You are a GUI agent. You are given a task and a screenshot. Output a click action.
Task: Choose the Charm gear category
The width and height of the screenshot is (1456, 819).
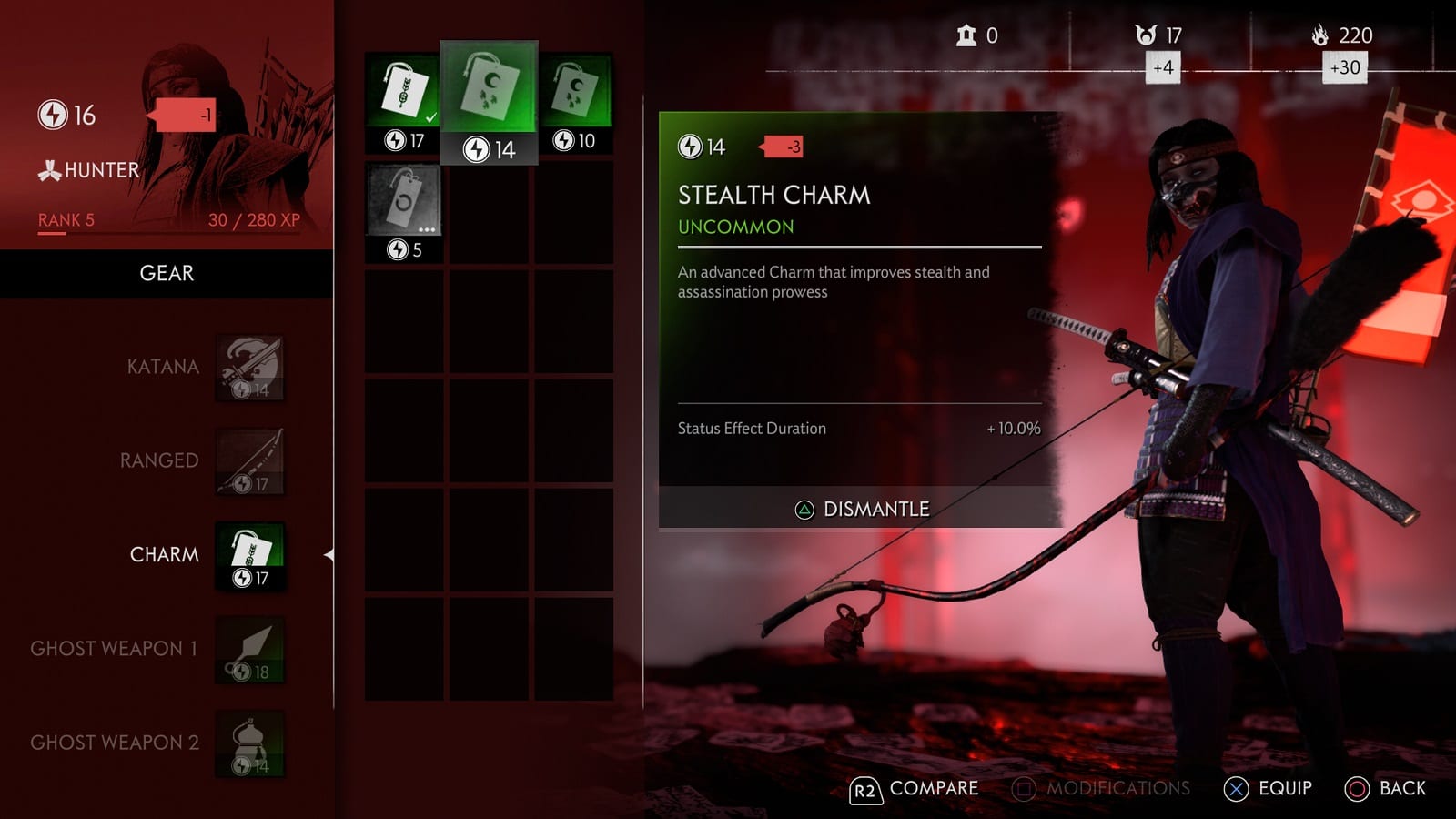[249, 555]
